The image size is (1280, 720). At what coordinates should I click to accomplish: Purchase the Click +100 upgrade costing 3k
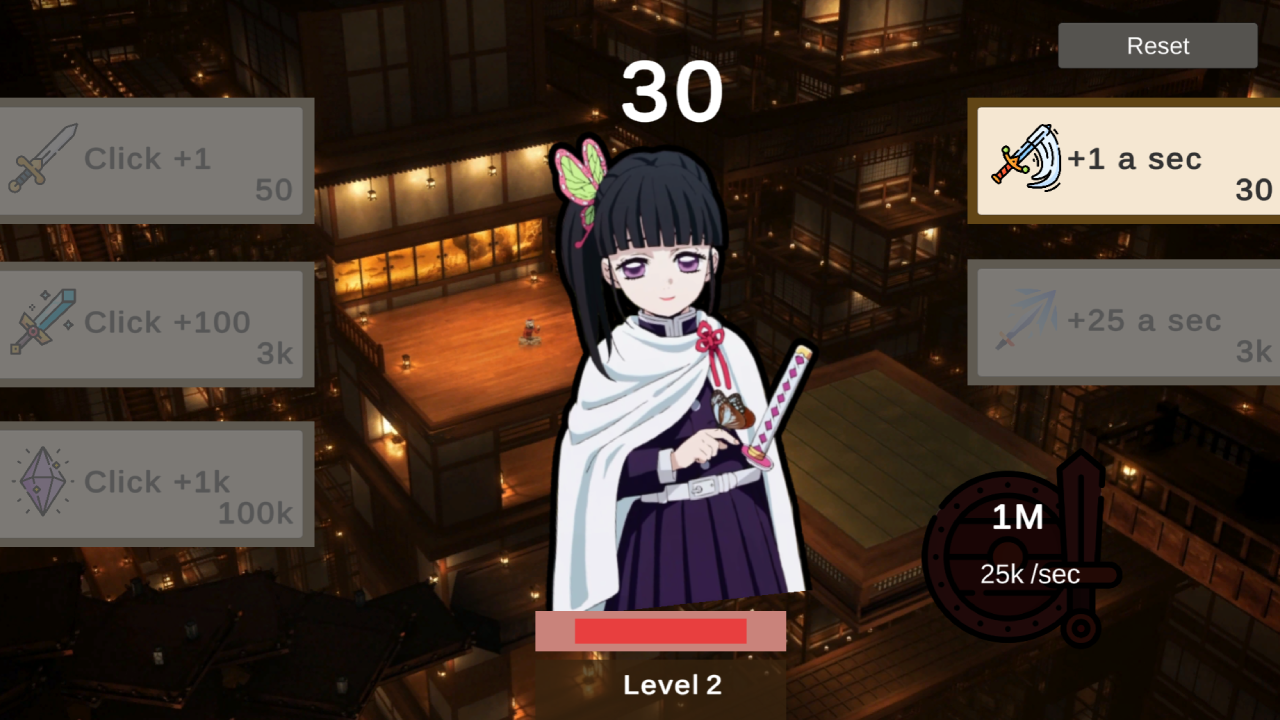coord(155,323)
